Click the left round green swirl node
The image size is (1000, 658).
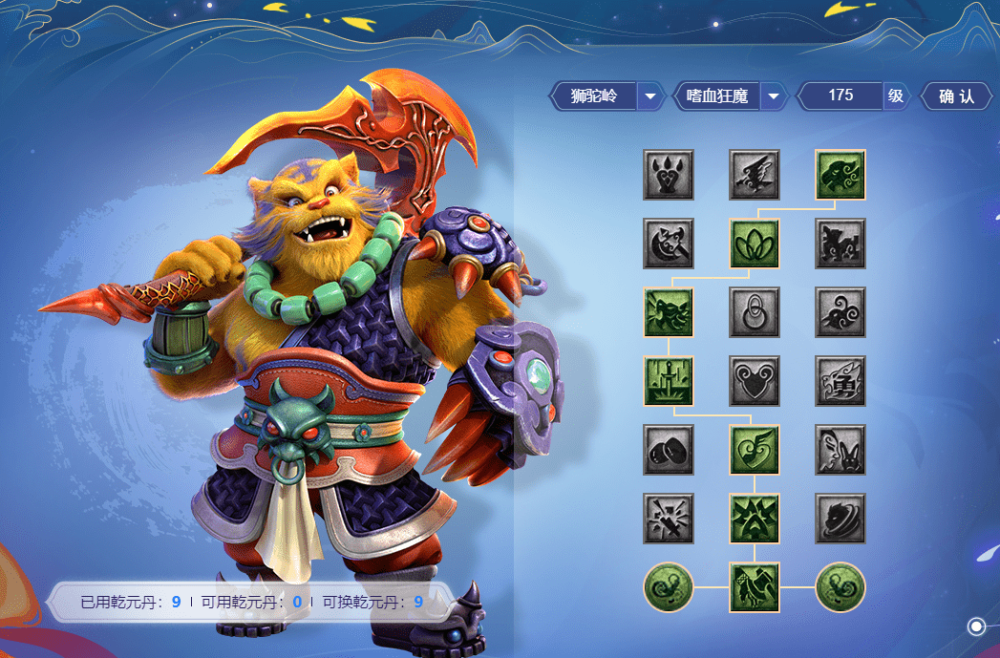point(668,587)
